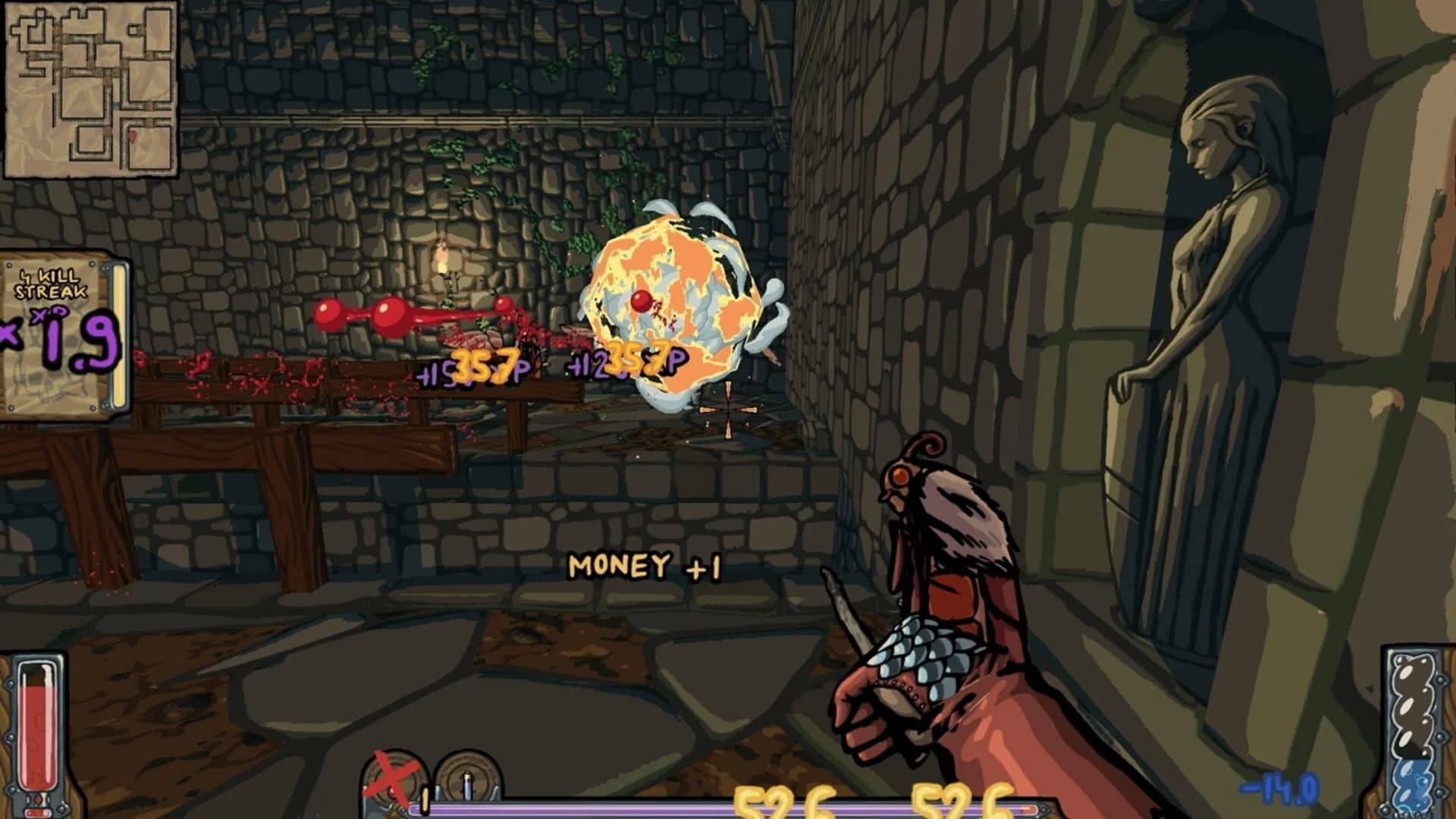
Task: Click the XP multiplier symbol on the streak panel
Action: coord(50,315)
